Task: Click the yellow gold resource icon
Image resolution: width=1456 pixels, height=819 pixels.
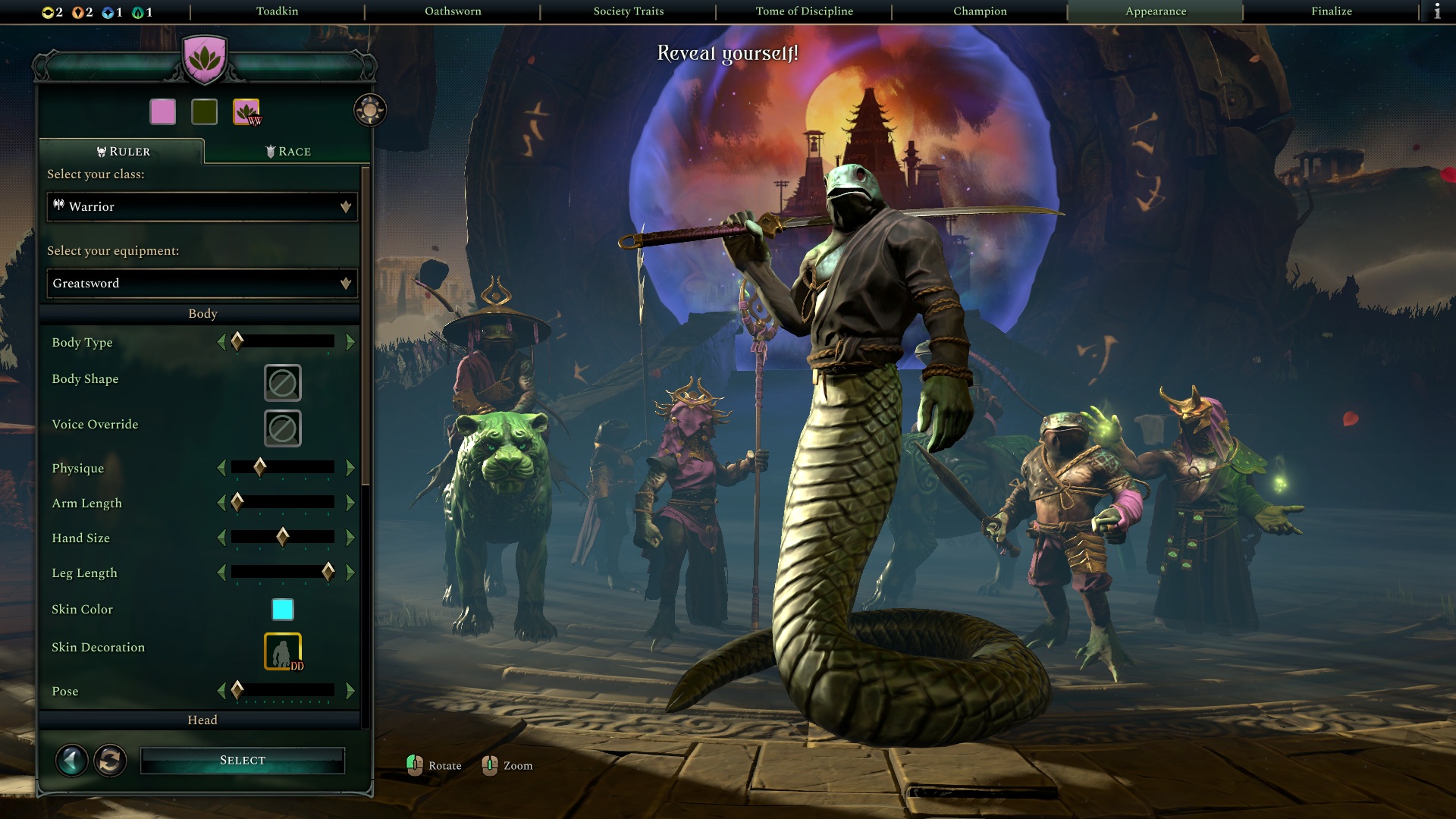Action: pos(48,13)
